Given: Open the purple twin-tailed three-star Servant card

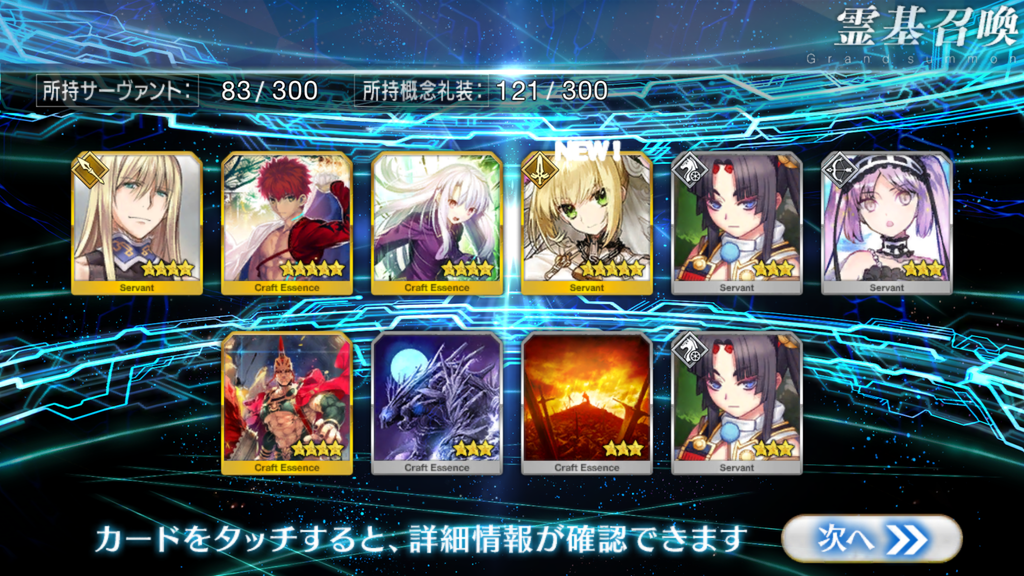Looking at the screenshot, I should click(x=887, y=224).
